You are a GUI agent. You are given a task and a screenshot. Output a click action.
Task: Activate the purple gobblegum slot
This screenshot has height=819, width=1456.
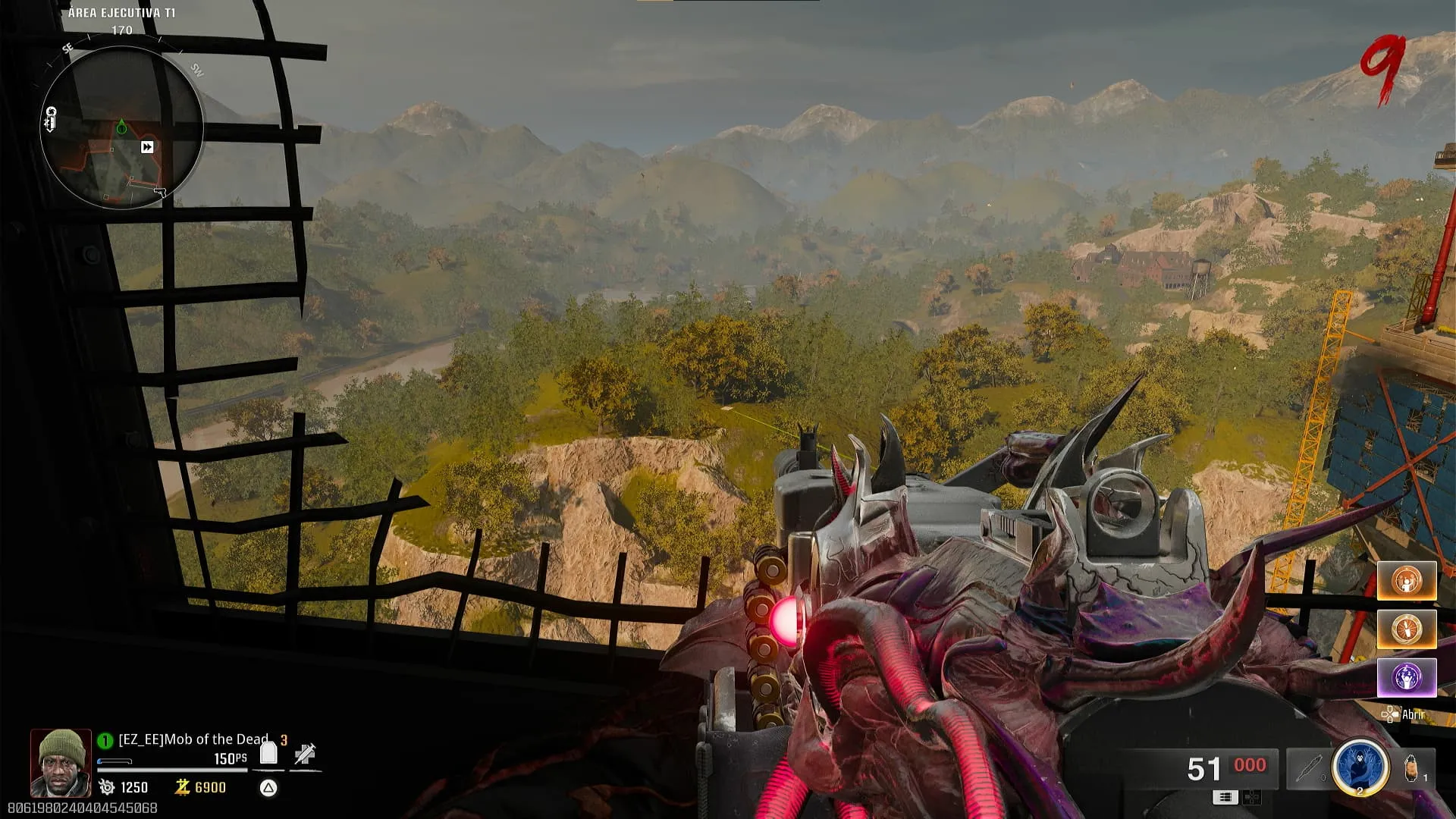pos(1407,677)
